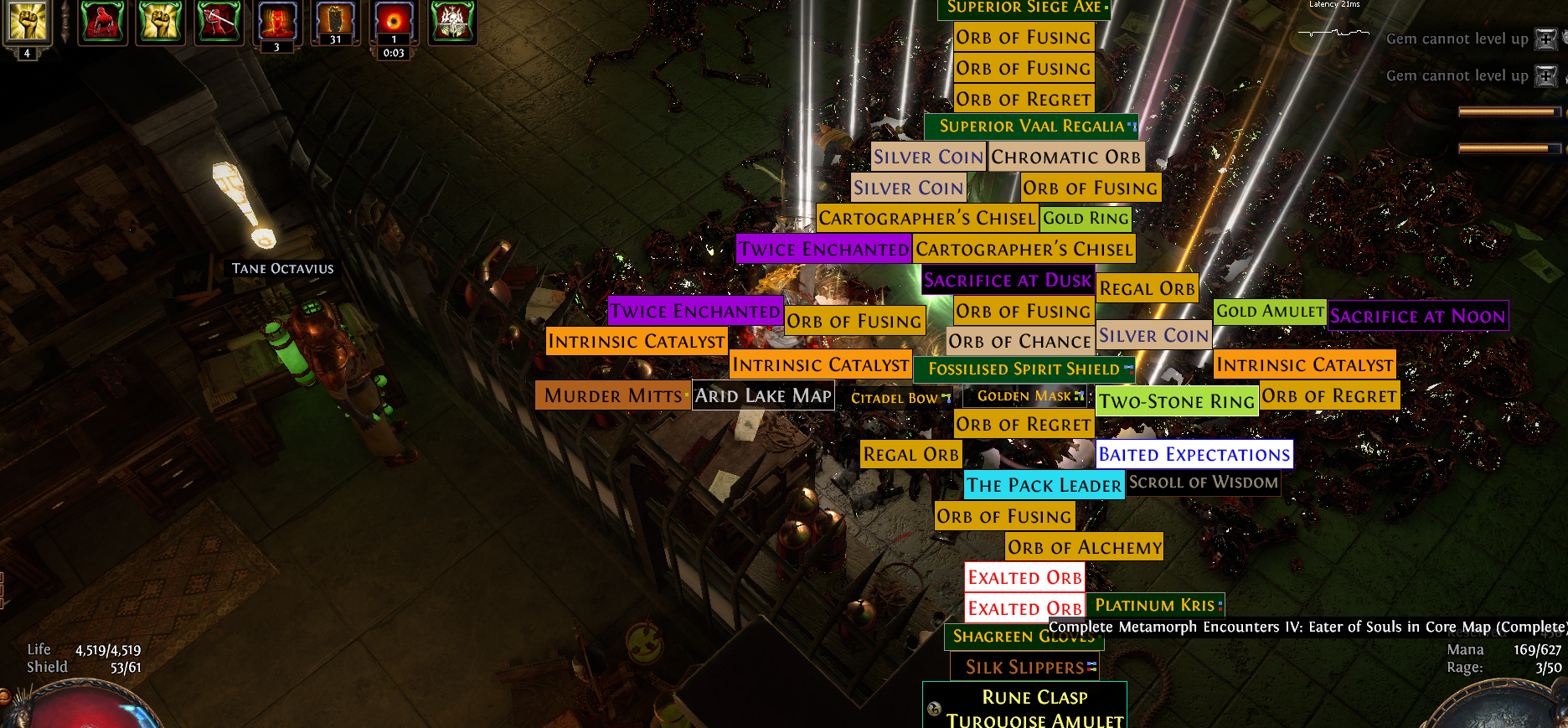This screenshot has width=1568, height=728.
Task: Pick up the Gold Ring
Action: 1086,219
